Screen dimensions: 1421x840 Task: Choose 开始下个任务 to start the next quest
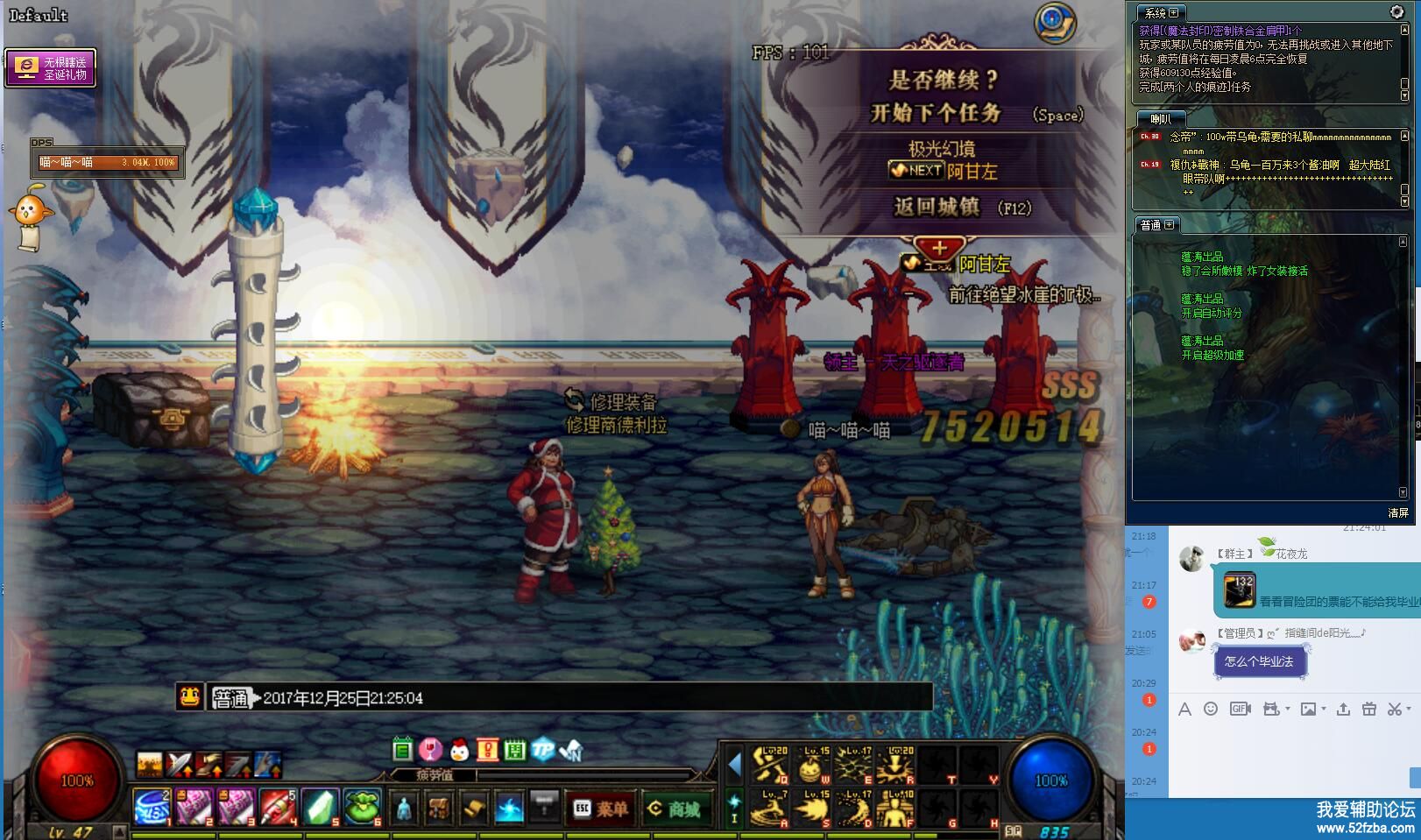936,113
